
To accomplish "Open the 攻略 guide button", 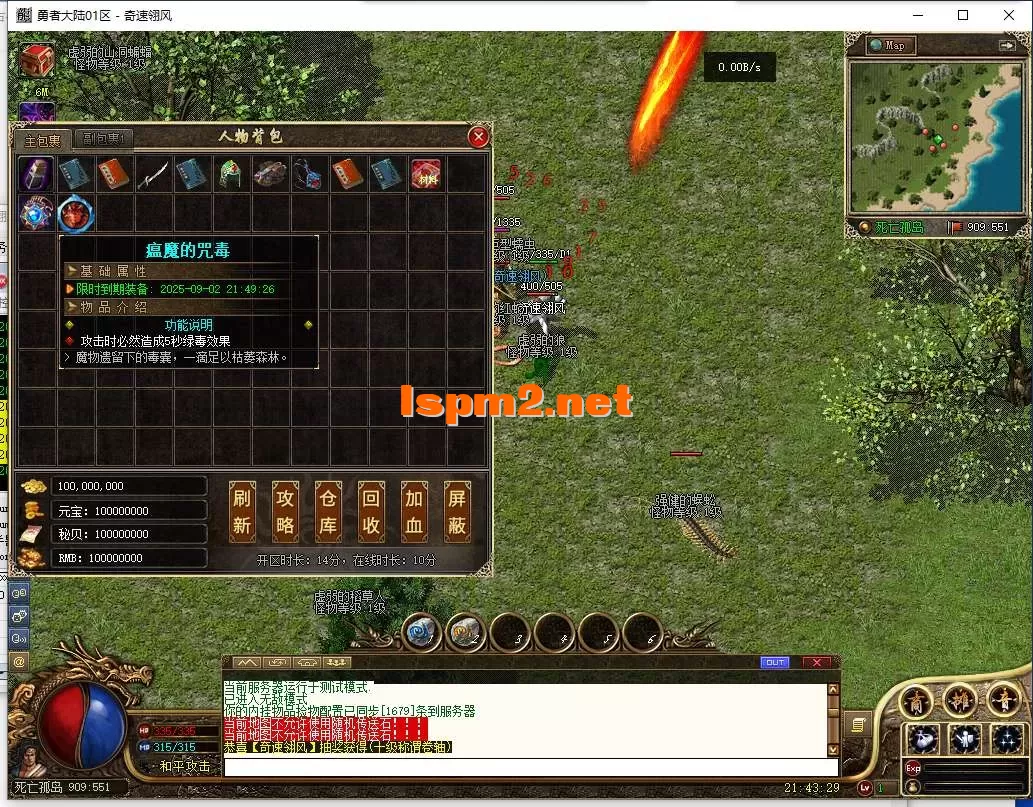I will tap(285, 511).
